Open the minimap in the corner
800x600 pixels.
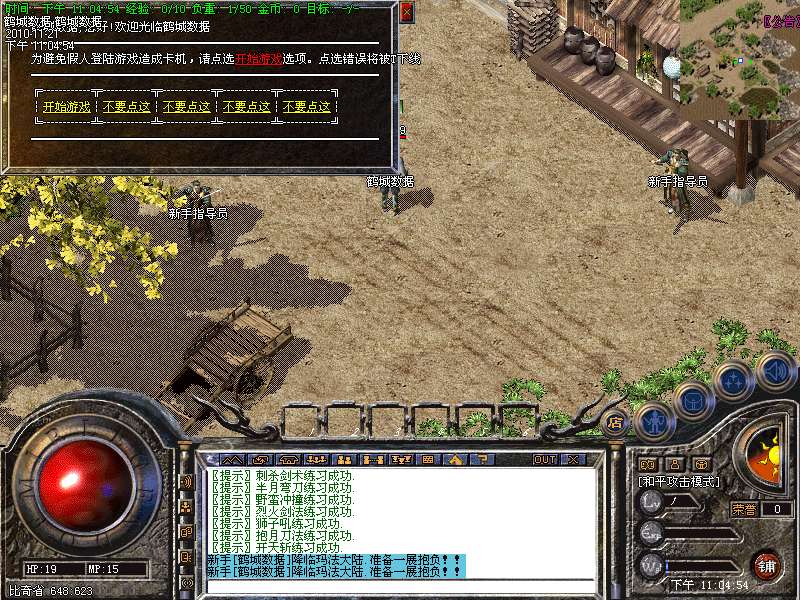tap(740, 59)
